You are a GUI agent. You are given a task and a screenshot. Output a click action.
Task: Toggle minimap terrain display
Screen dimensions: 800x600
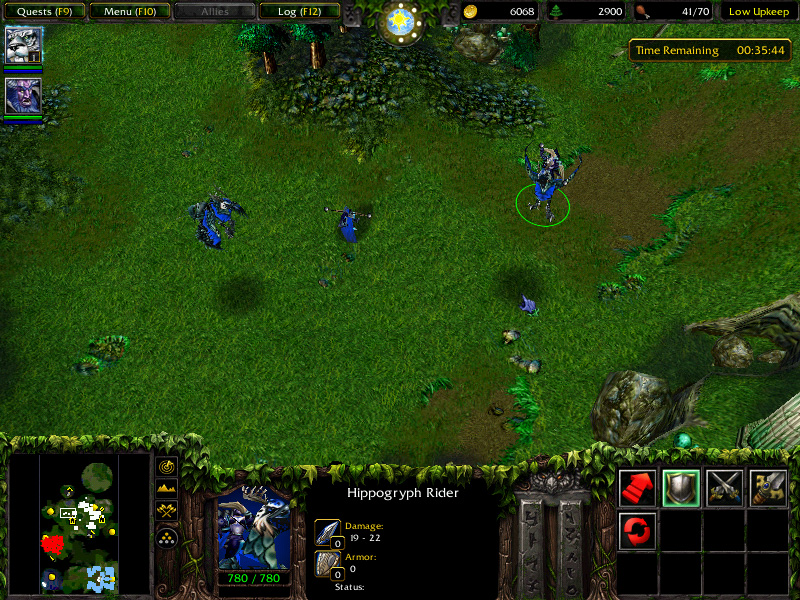pyautogui.click(x=168, y=490)
